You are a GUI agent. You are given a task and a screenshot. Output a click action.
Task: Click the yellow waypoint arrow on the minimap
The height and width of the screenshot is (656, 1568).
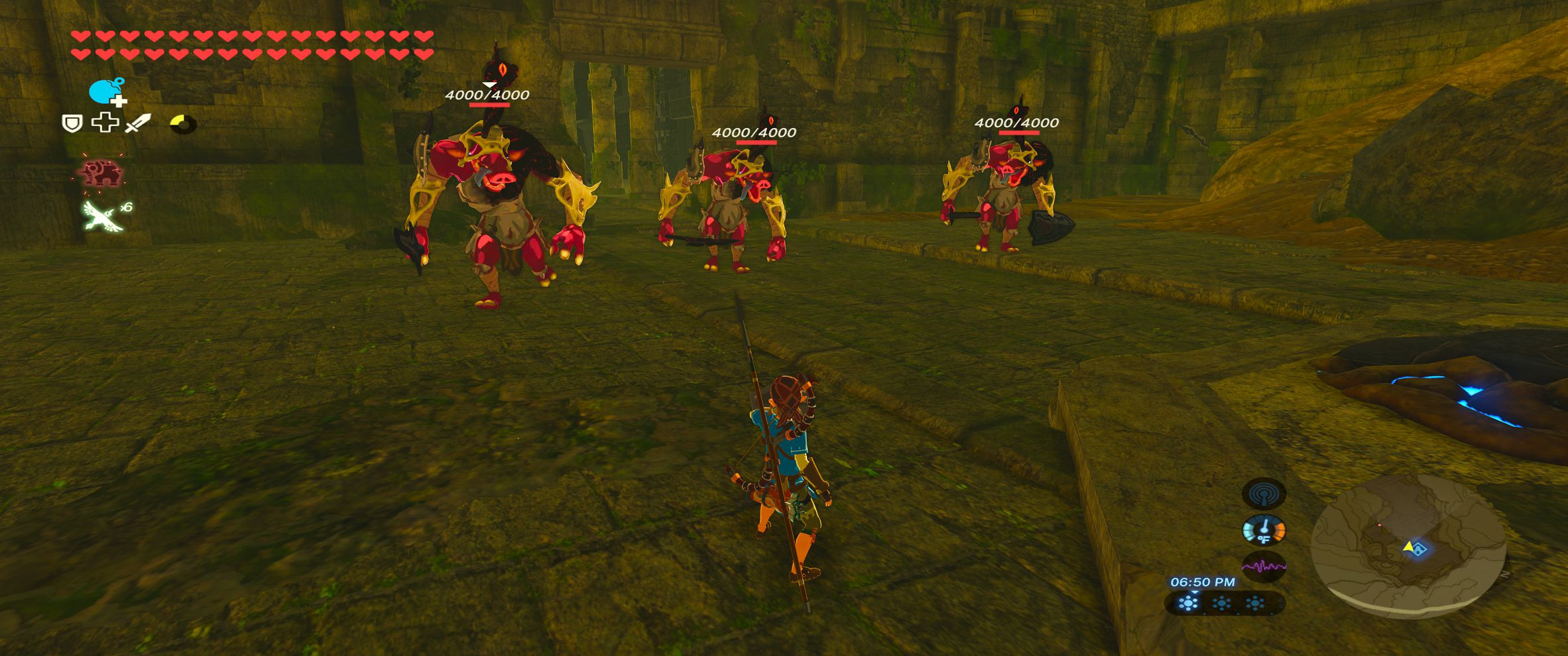click(1408, 547)
